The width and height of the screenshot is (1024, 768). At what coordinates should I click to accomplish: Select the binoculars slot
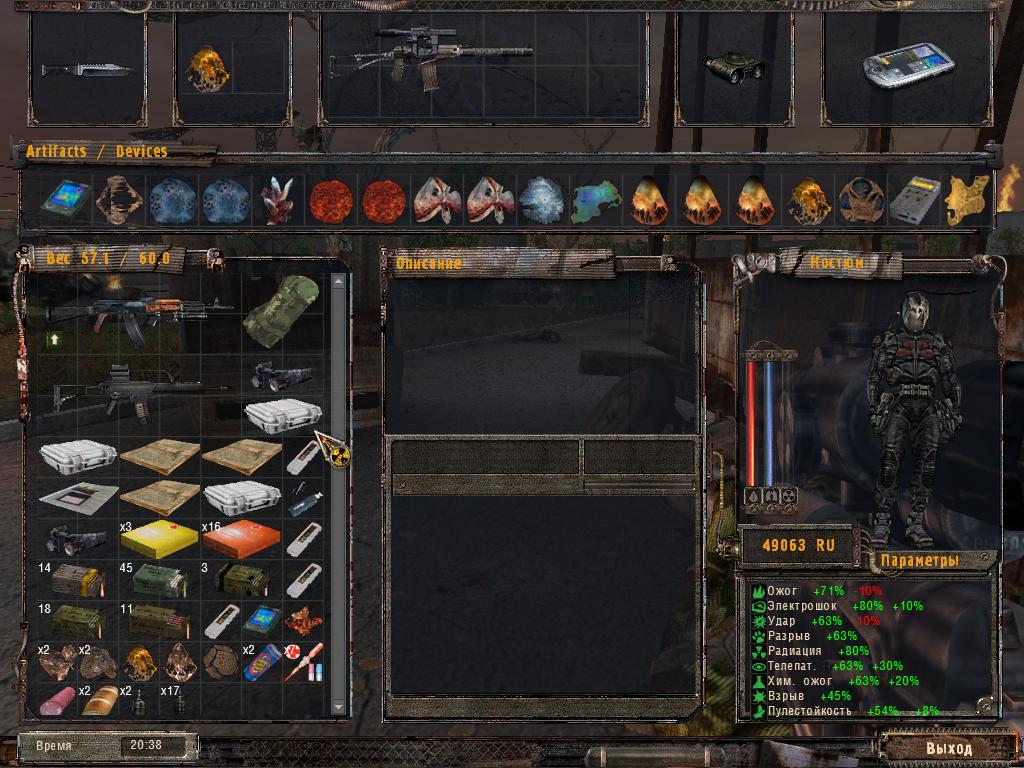click(734, 67)
